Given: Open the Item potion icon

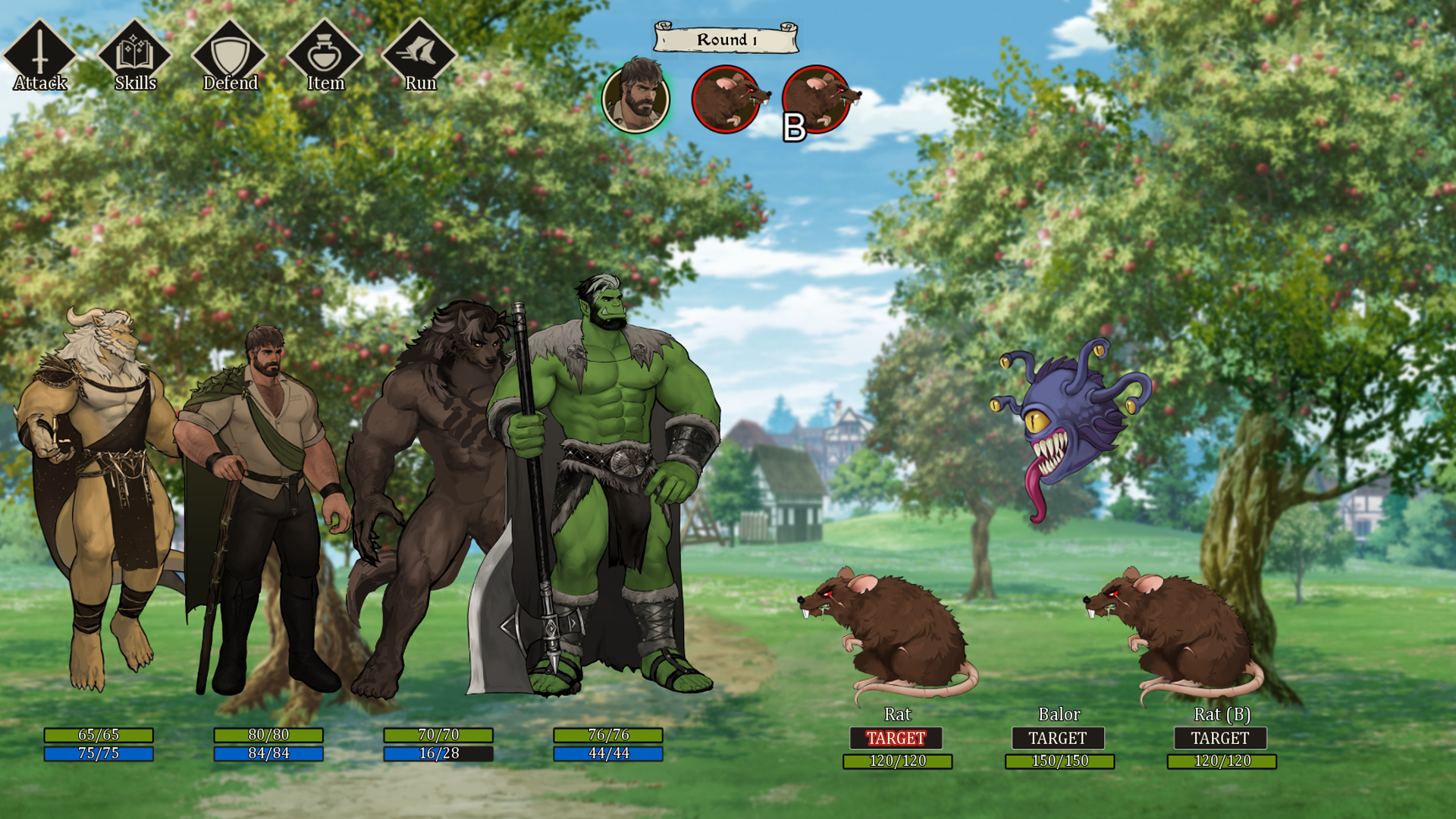Looking at the screenshot, I should coord(325,55).
